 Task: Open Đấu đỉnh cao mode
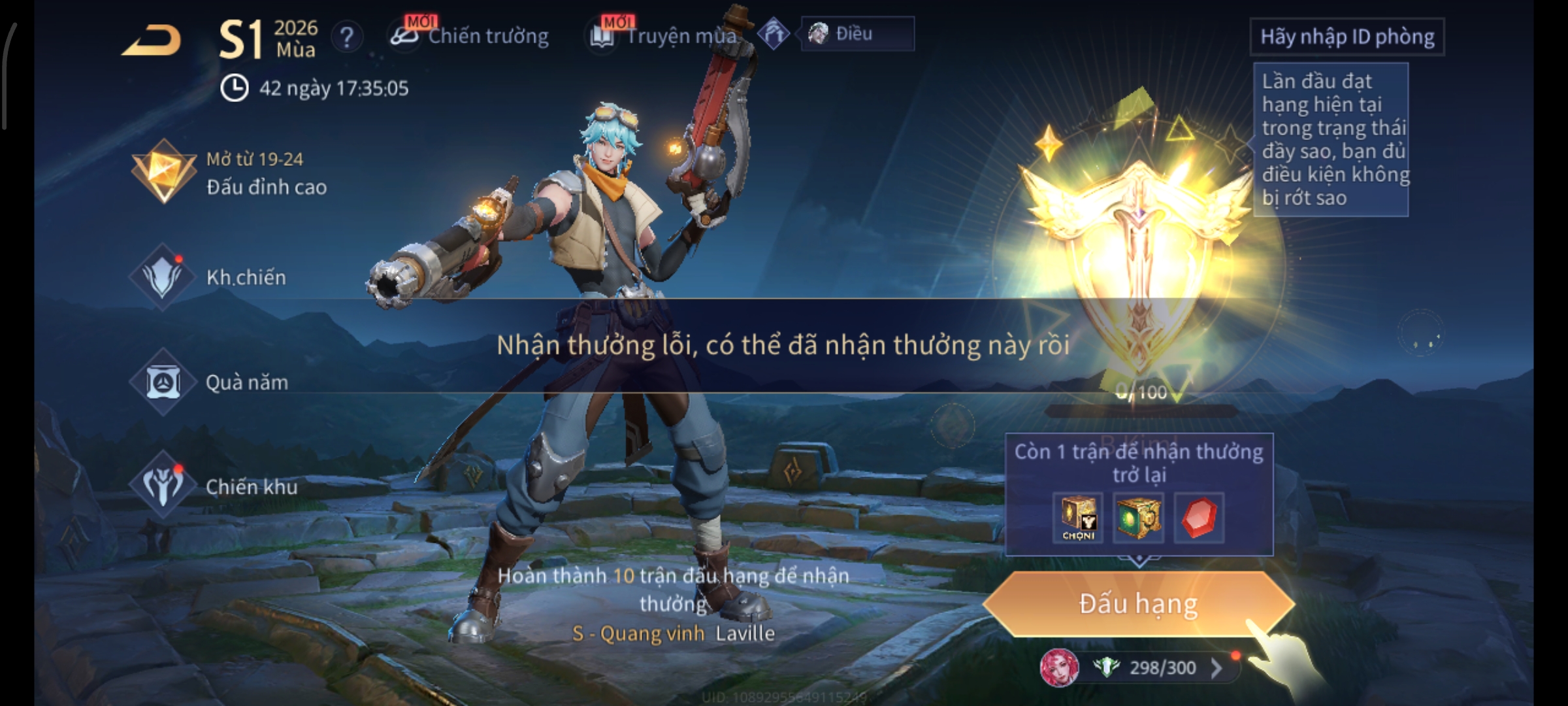pyautogui.click(x=229, y=173)
